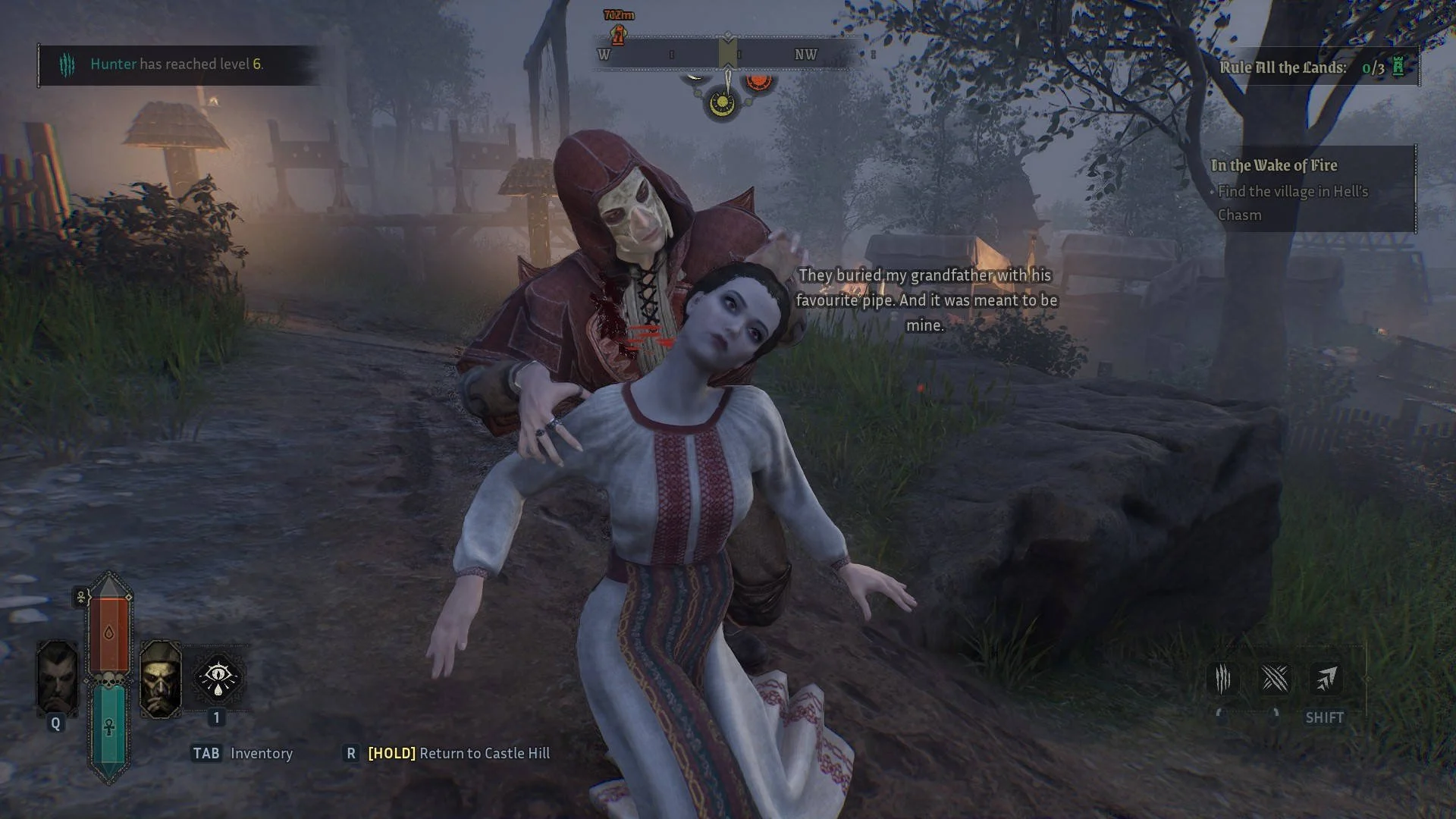Image resolution: width=1456 pixels, height=819 pixels.
Task: Collapse the Hunter level-up notification banner
Action: [178, 65]
